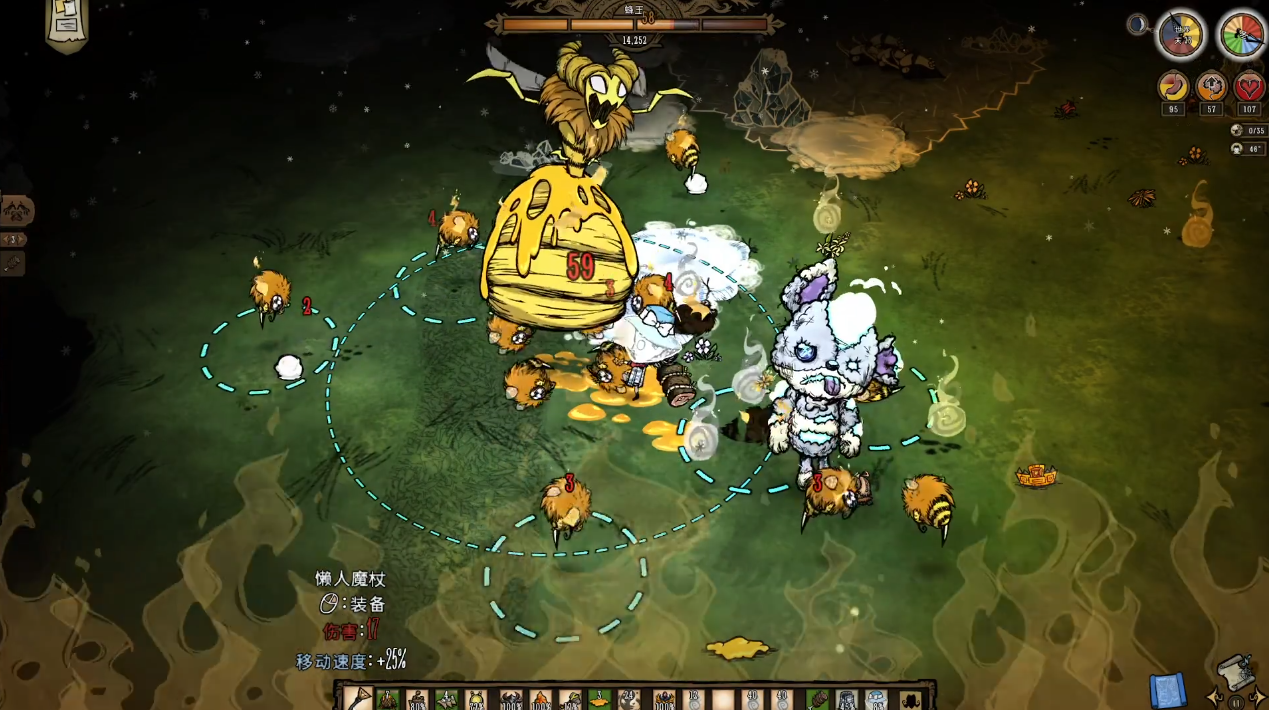Screen dimensions: 1269x710
Task: Open the crafting tab with clawed hands
Action: tap(18, 211)
